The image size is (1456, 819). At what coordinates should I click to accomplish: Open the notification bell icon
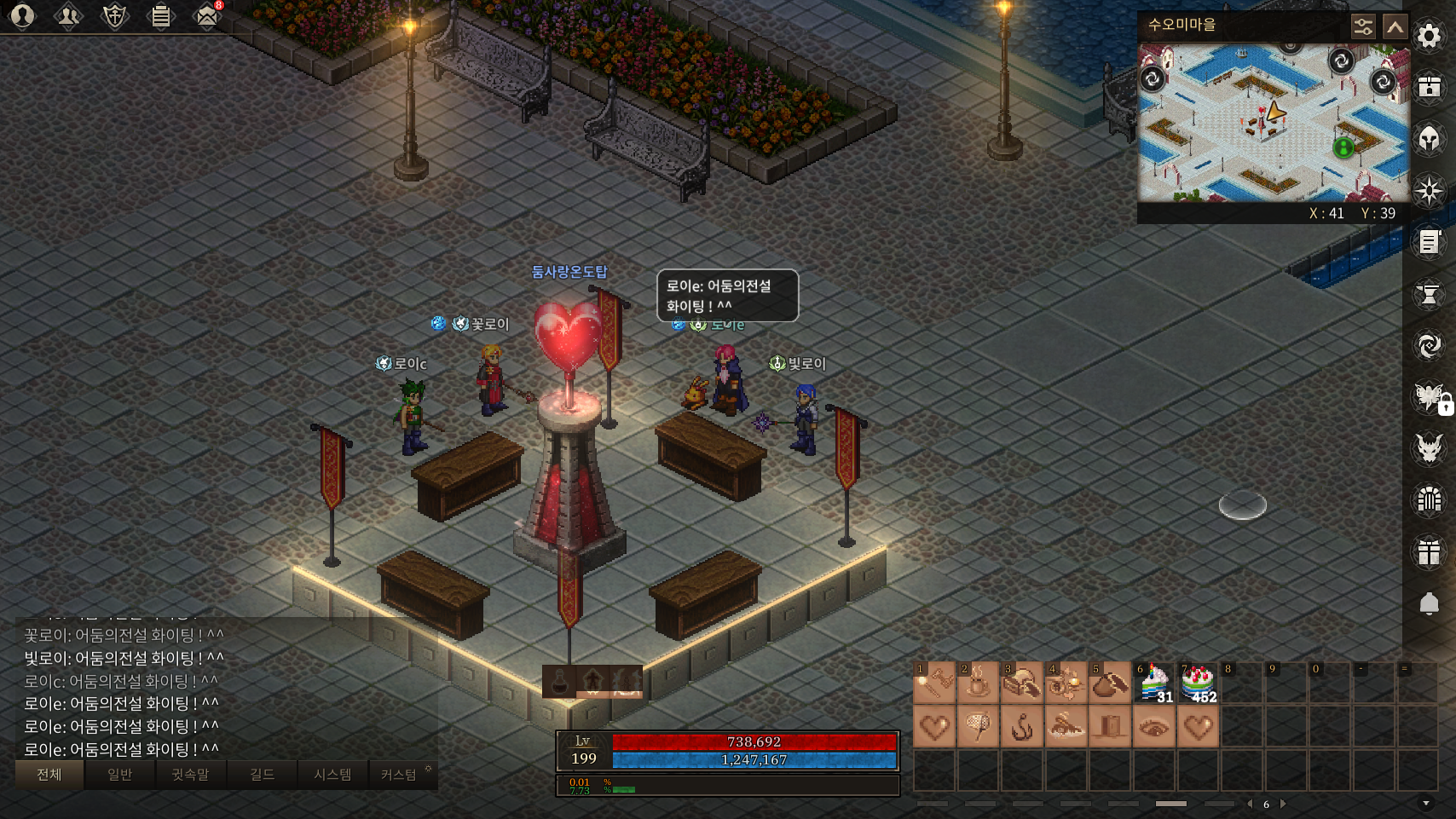[1429, 603]
